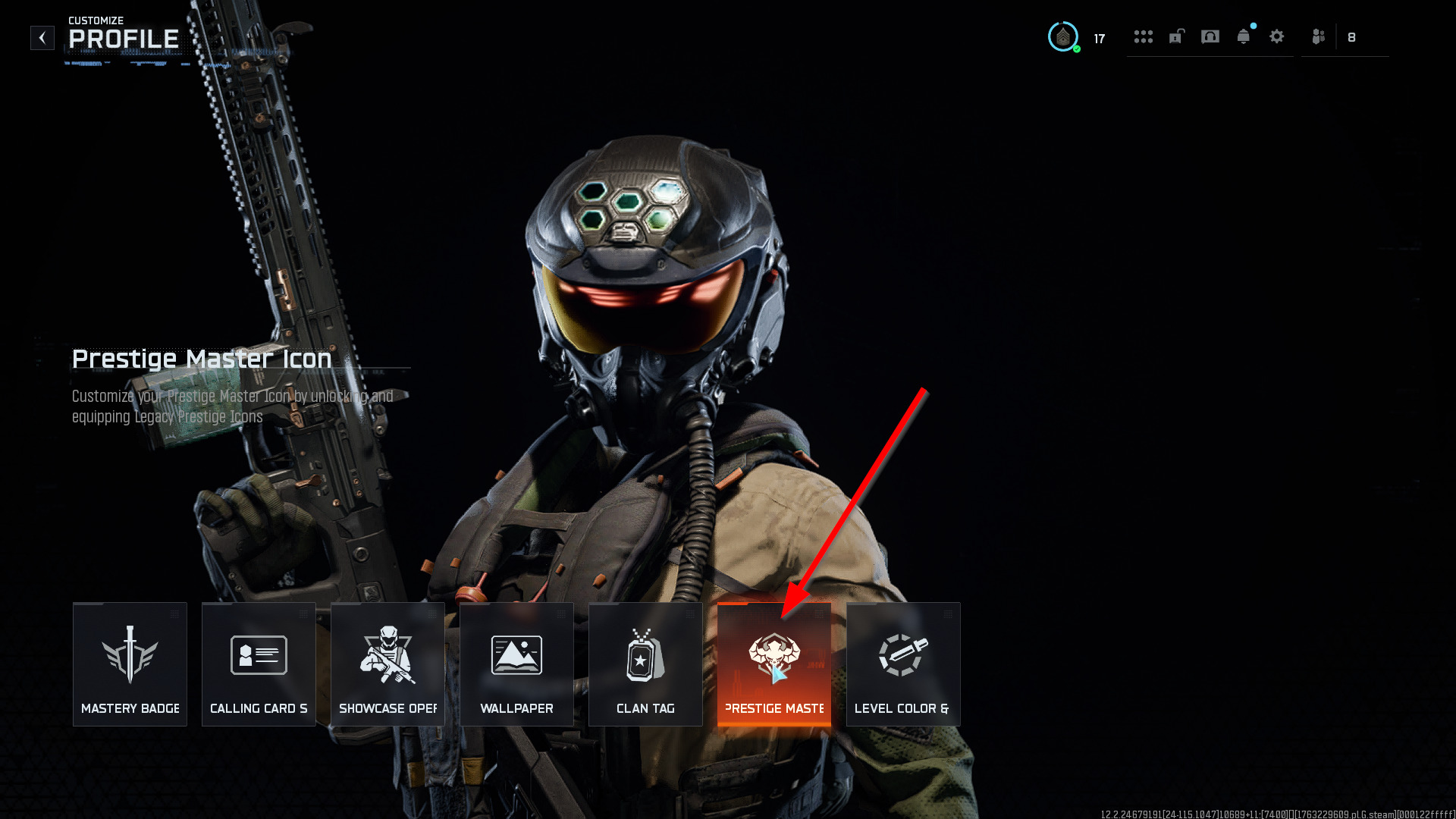1456x819 pixels.
Task: Open the six-dot grid menu
Action: point(1144,36)
